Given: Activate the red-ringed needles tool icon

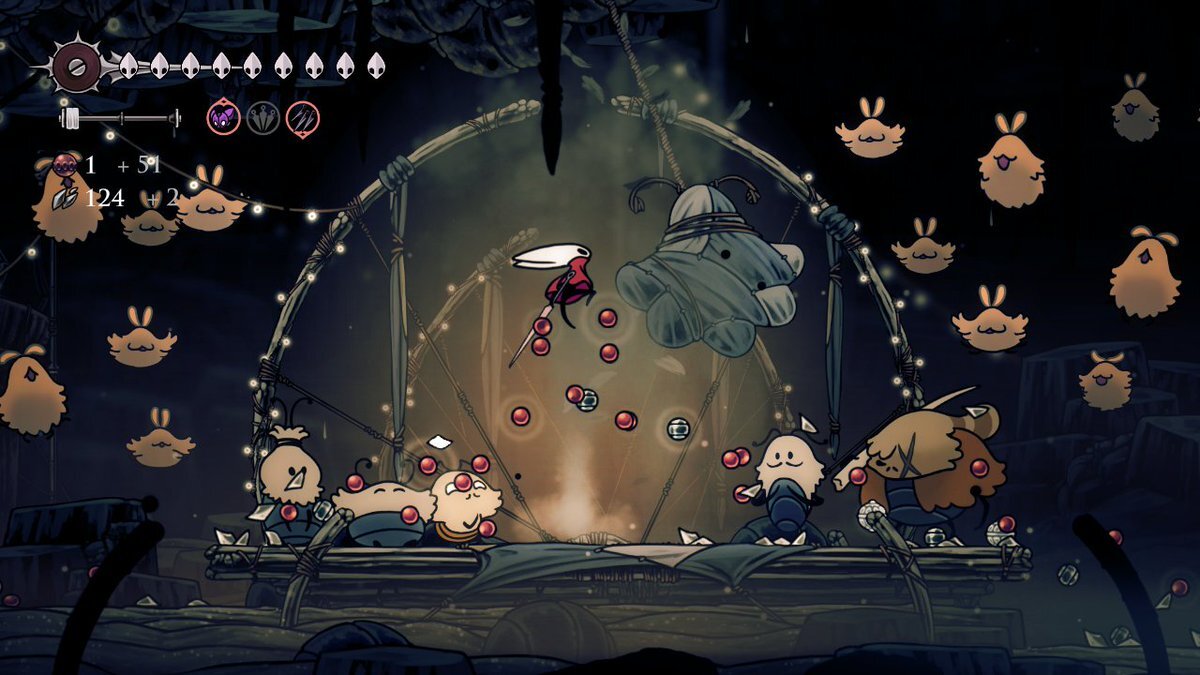Looking at the screenshot, I should tap(302, 118).
